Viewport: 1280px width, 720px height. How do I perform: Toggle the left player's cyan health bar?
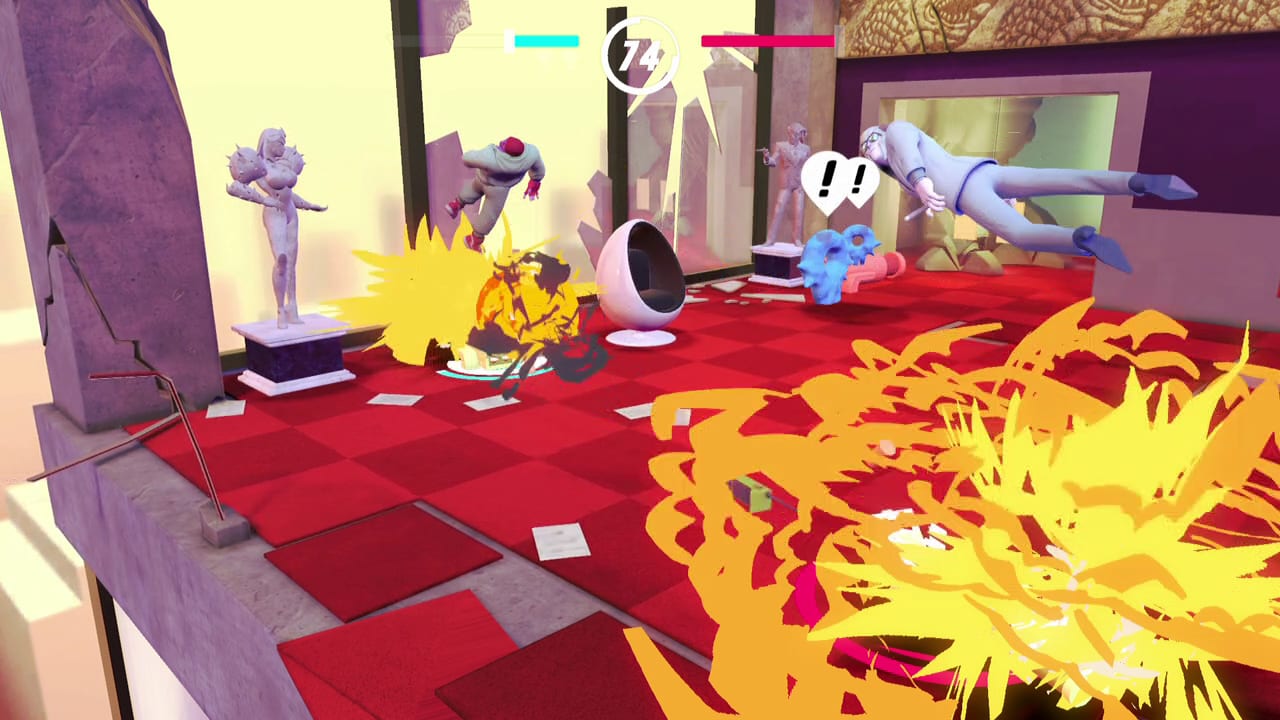[545, 42]
